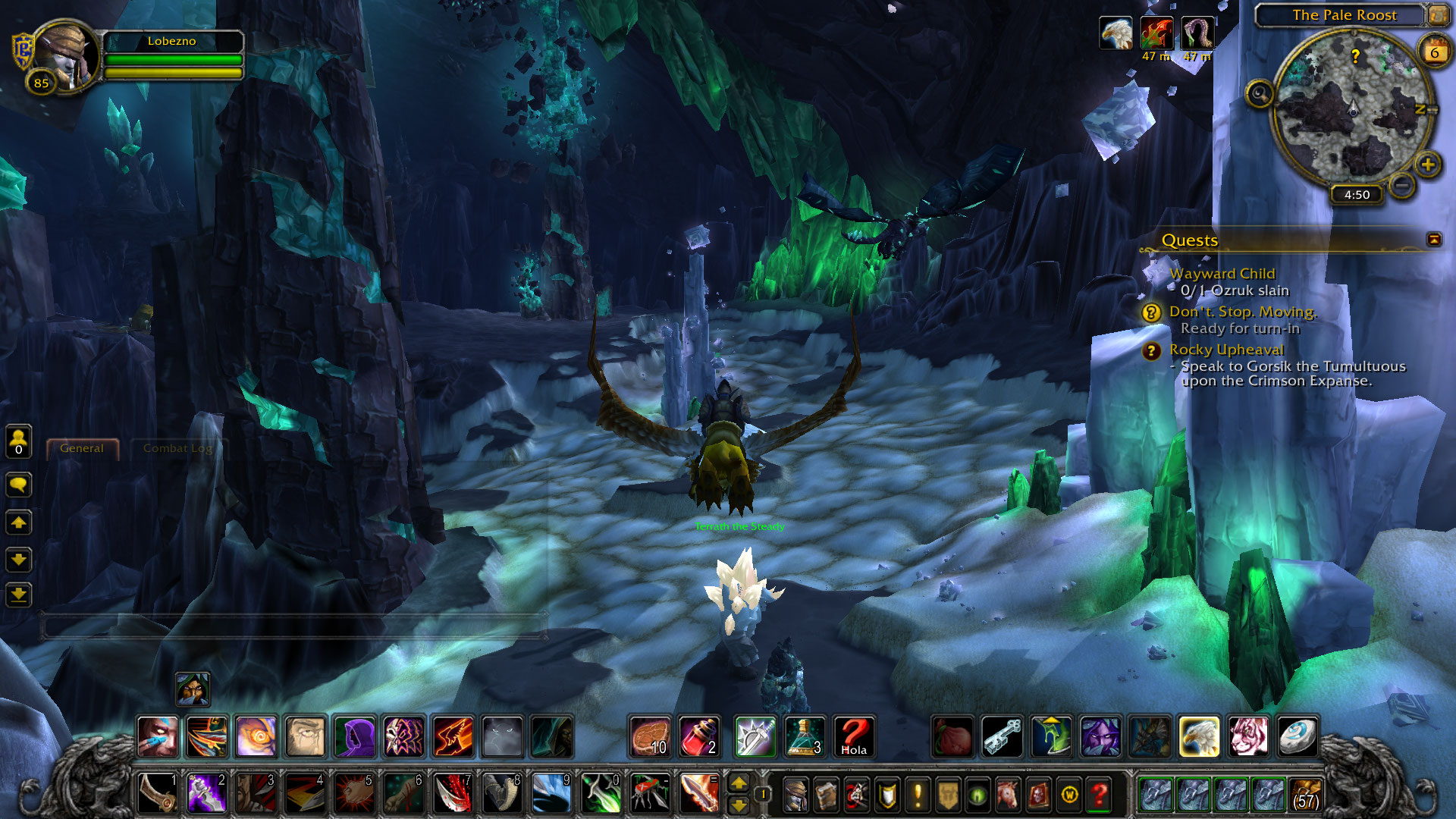Click Lobezno's player portrait
The height and width of the screenshot is (819, 1456).
point(66,57)
